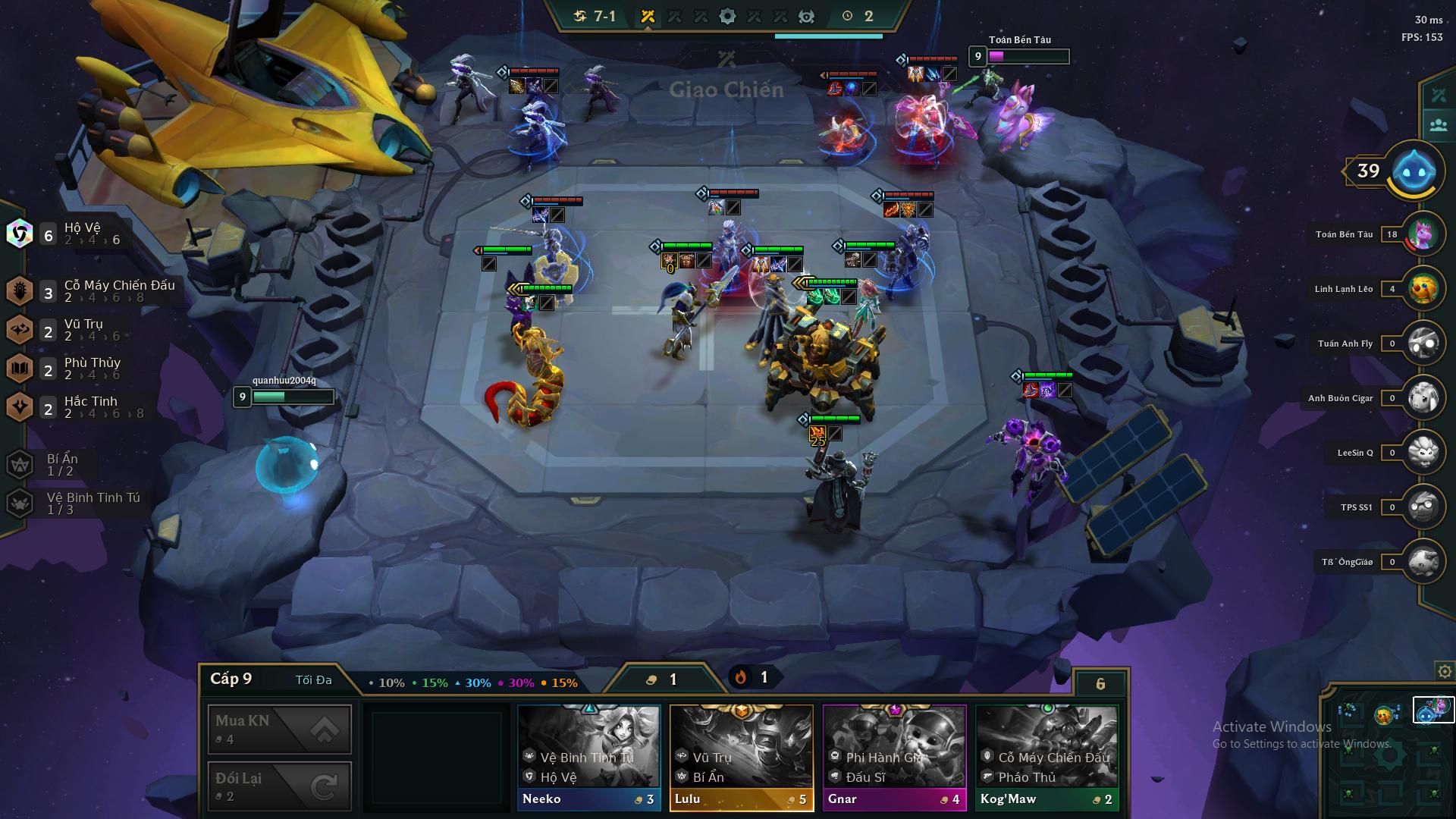Buy Neeko from the shop
The image size is (1456, 819).
point(588,757)
